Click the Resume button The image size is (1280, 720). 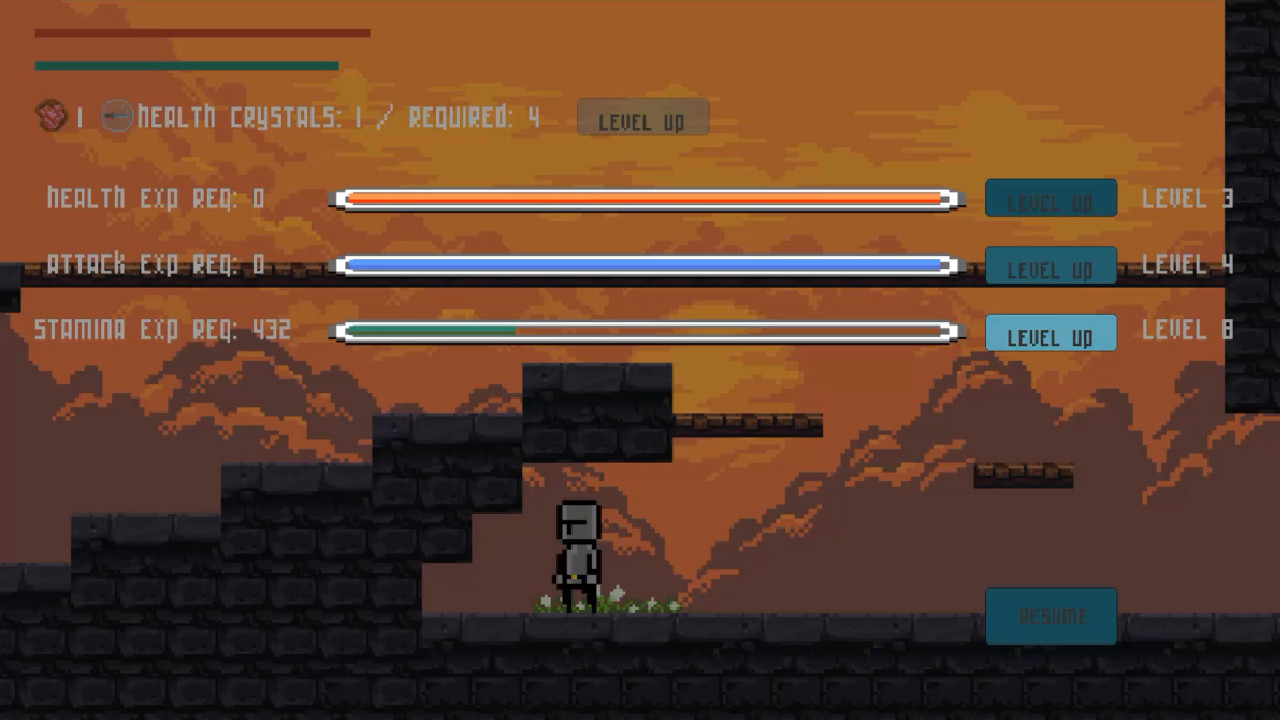tap(1051, 616)
